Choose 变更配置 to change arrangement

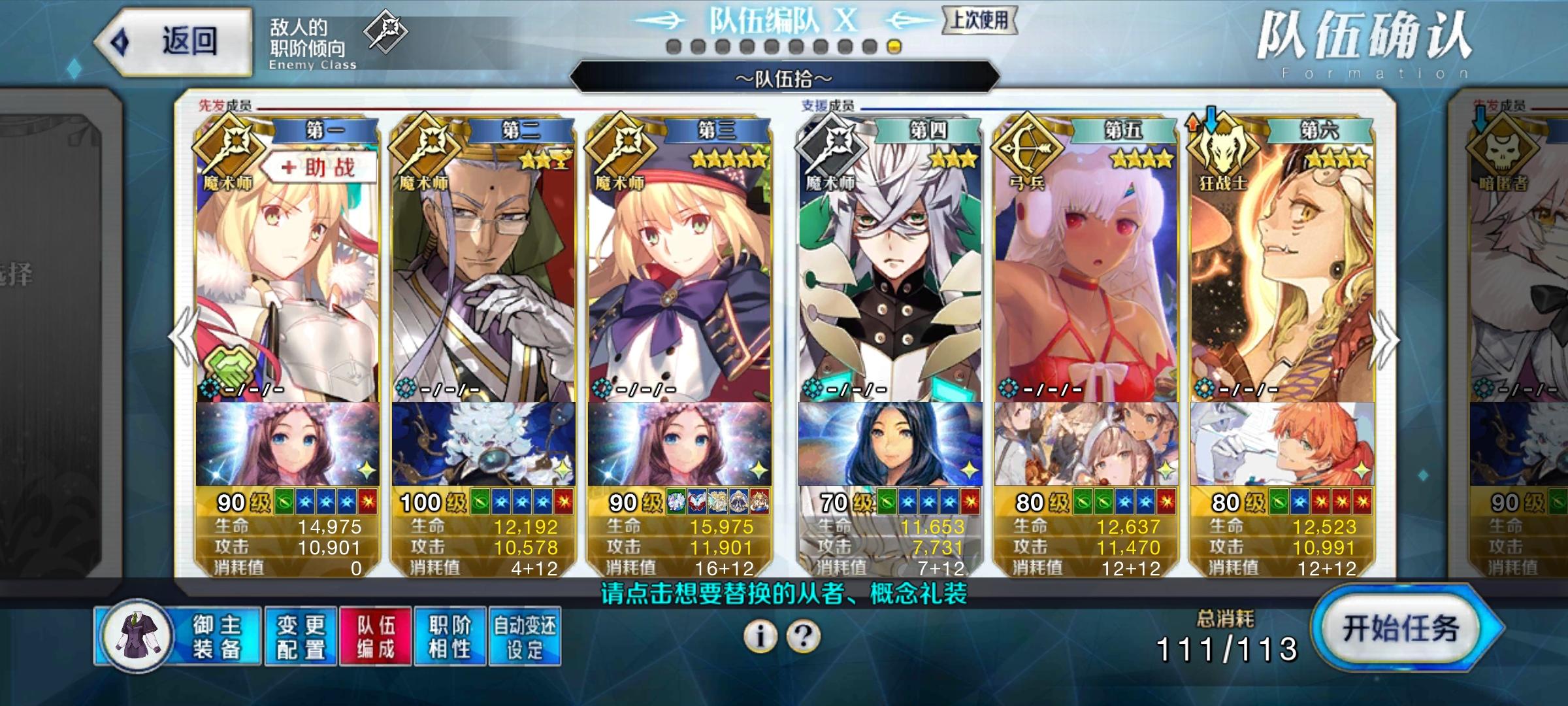coord(301,636)
